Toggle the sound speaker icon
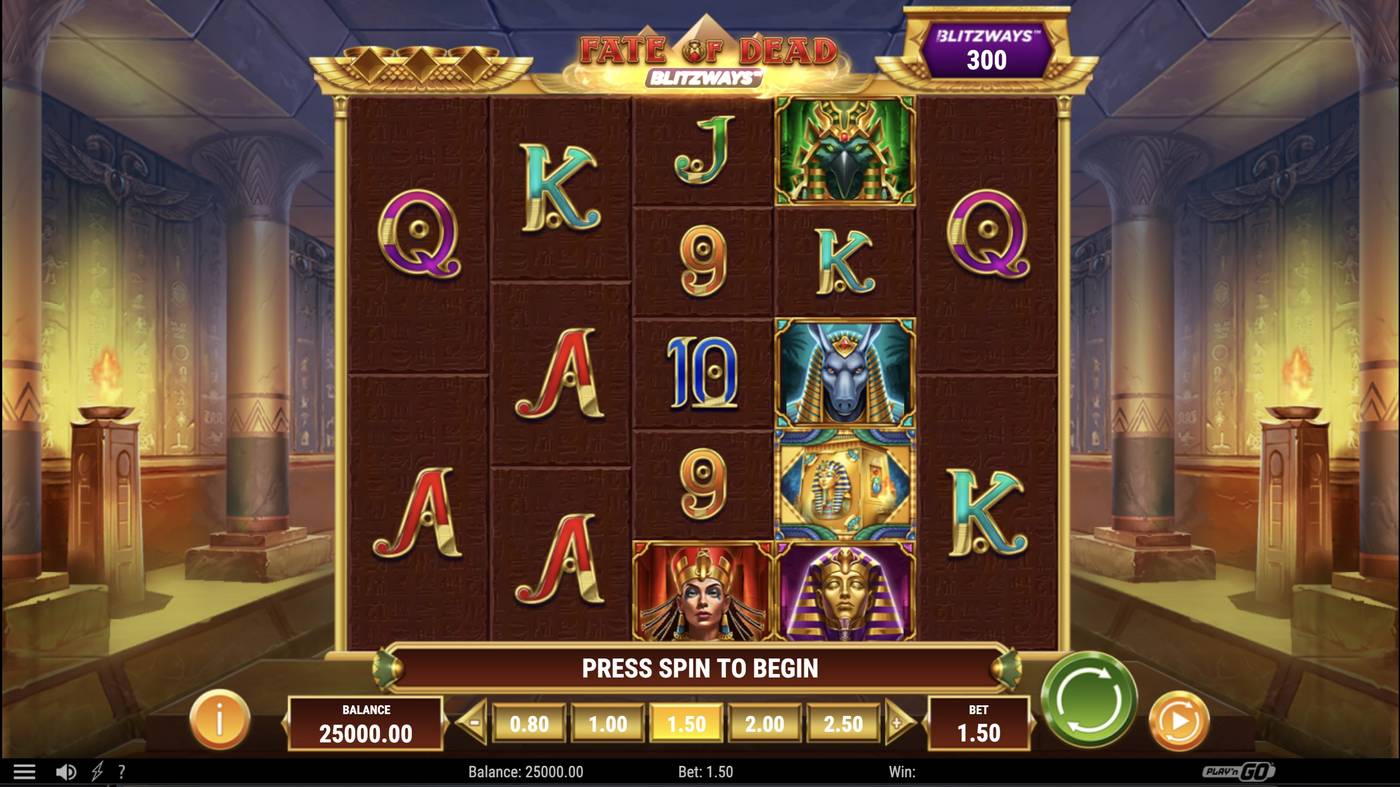The width and height of the screenshot is (1400, 787). (x=66, y=772)
